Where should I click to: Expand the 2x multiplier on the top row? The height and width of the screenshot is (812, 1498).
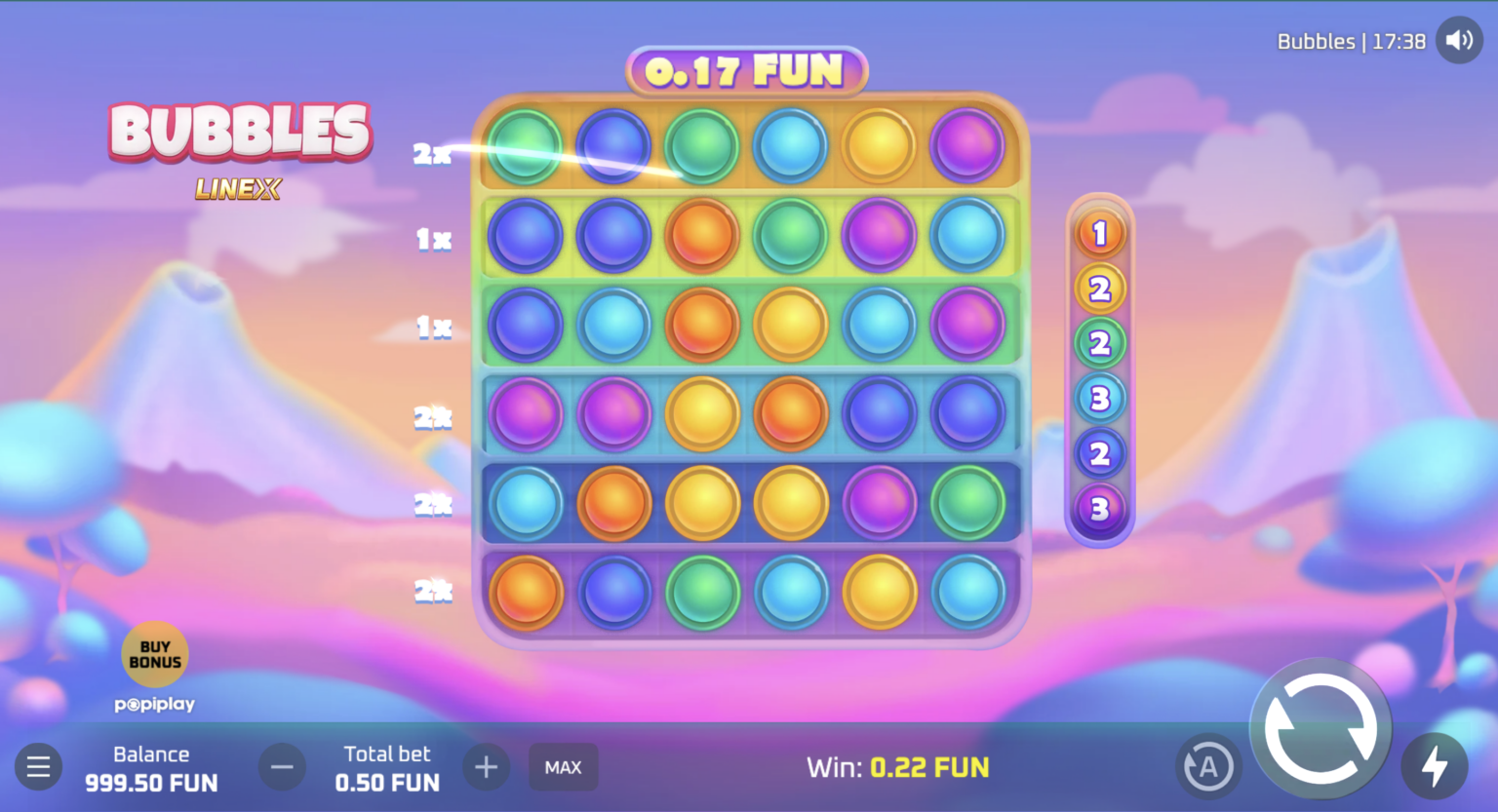coord(433,154)
